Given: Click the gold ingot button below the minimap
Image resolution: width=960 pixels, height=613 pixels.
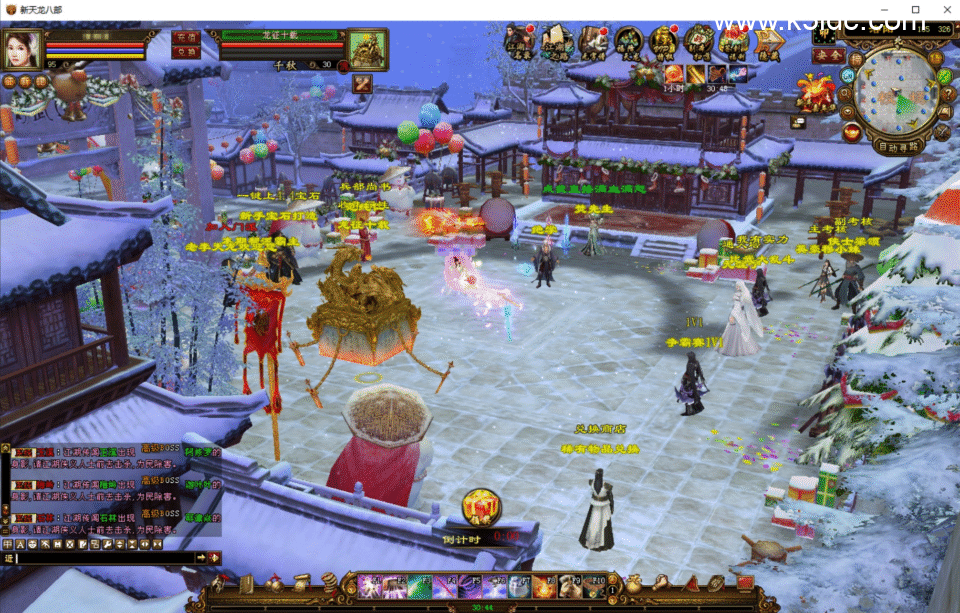Looking at the screenshot, I should 851,131.
